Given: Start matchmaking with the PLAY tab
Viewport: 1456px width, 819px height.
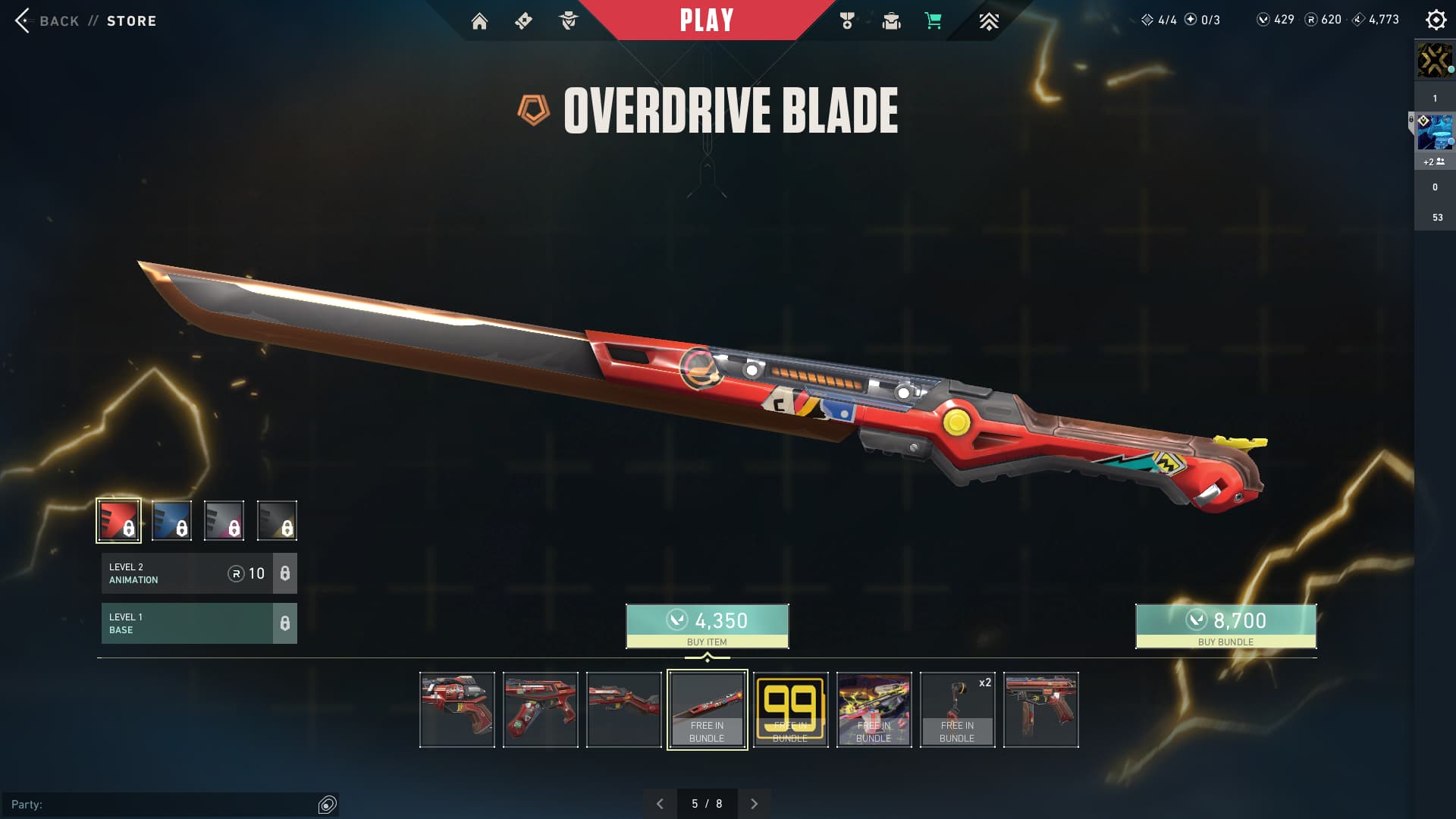Looking at the screenshot, I should [706, 20].
